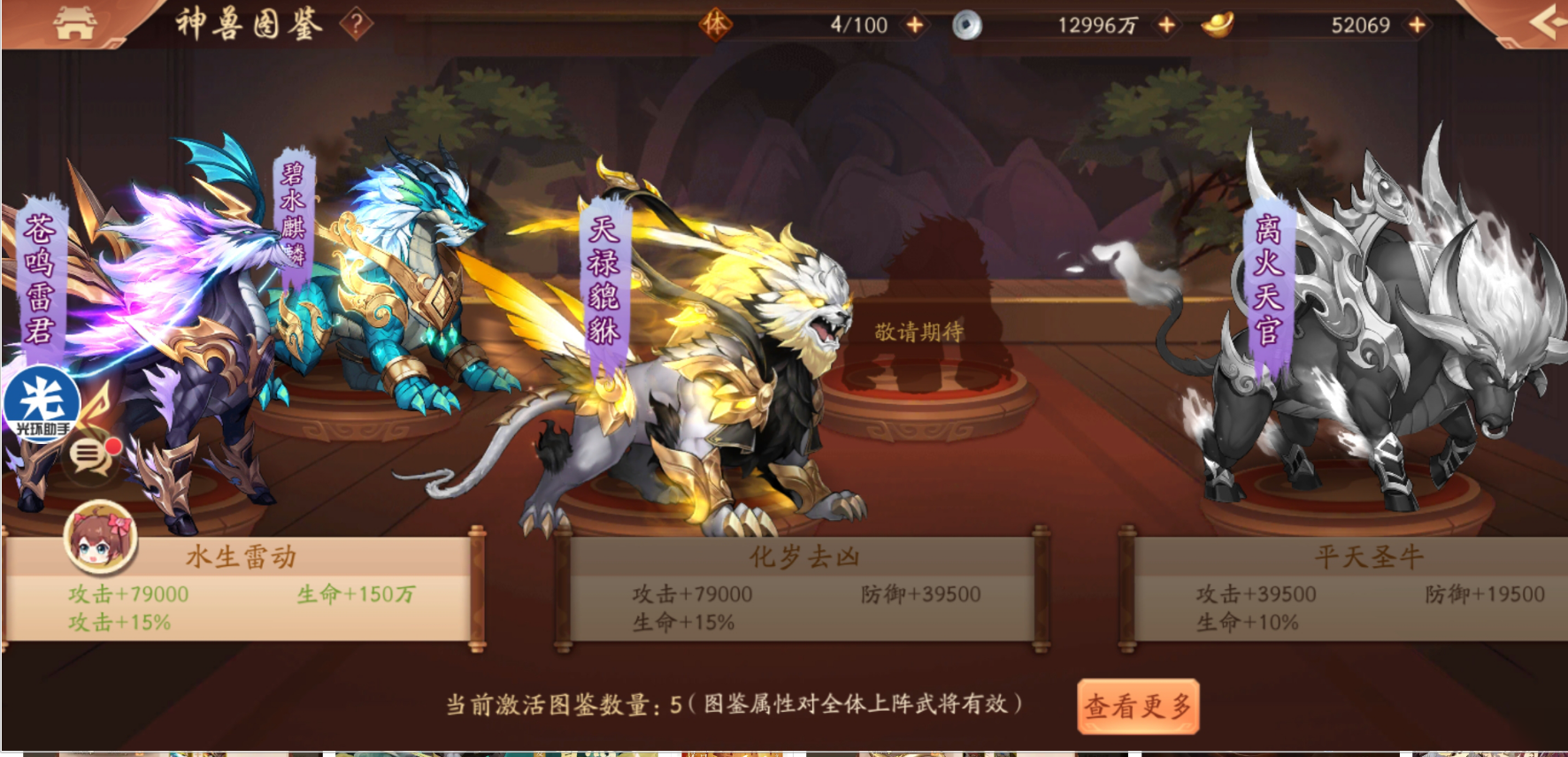This screenshot has height=757, width=1568.
Task: Tap the + beside 52069 gold
Action: 1418,25
